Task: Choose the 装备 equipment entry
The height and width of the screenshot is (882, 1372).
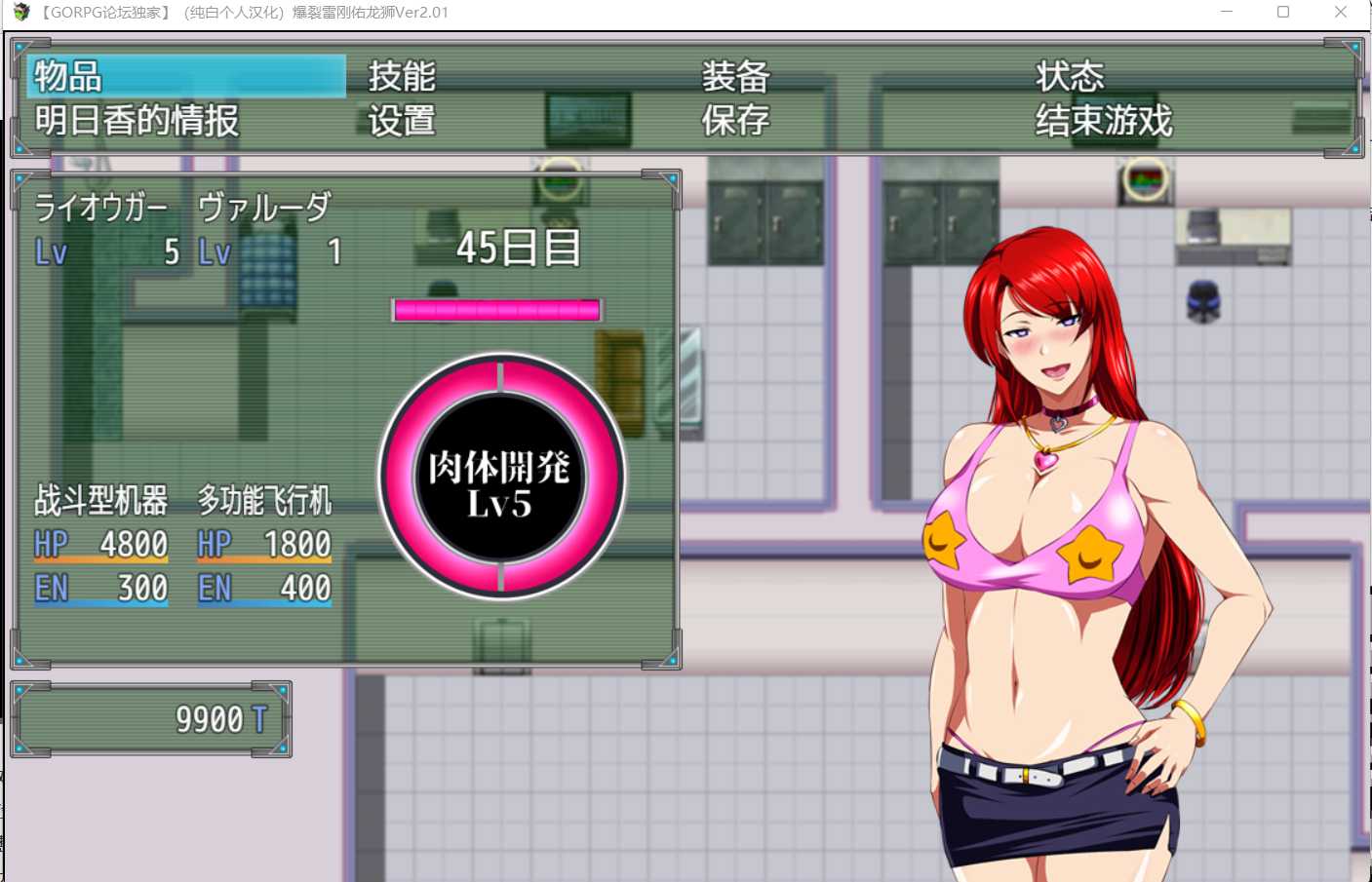Action: click(x=736, y=76)
